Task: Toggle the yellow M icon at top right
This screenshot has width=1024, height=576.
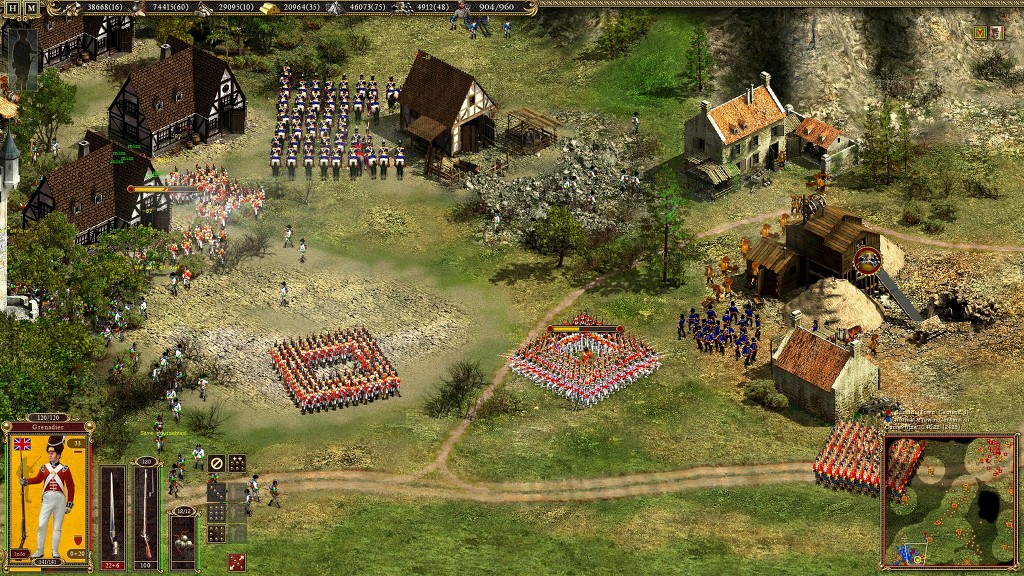Action: click(x=980, y=33)
